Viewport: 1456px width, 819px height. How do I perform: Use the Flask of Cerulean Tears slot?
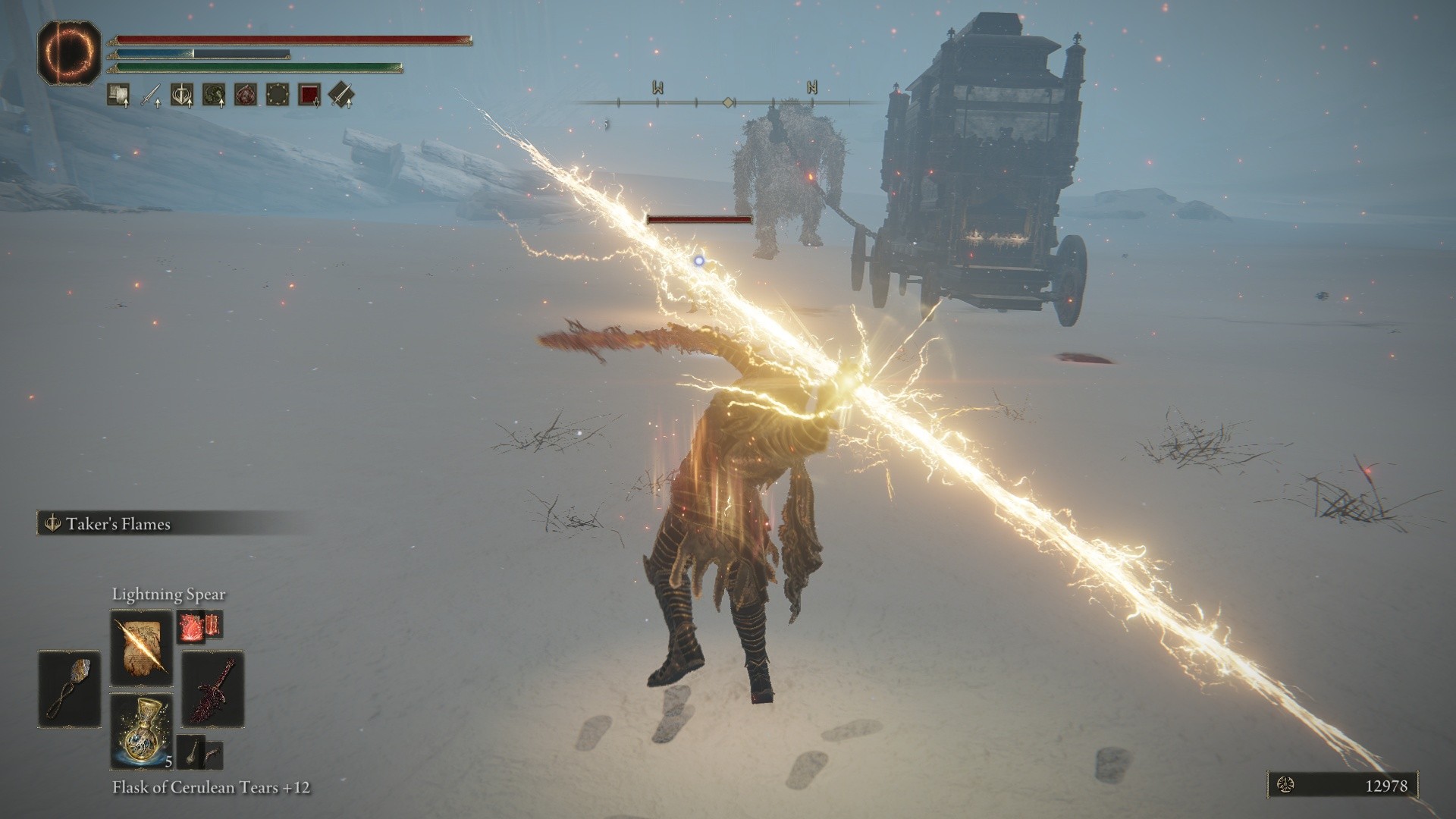point(141,730)
